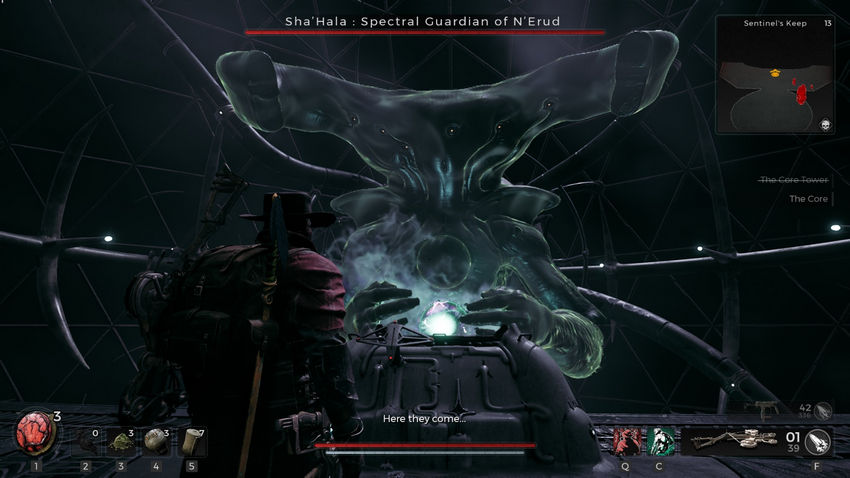Use the bandage roll in slot 5
Screen dimensions: 850x478
coord(191,441)
